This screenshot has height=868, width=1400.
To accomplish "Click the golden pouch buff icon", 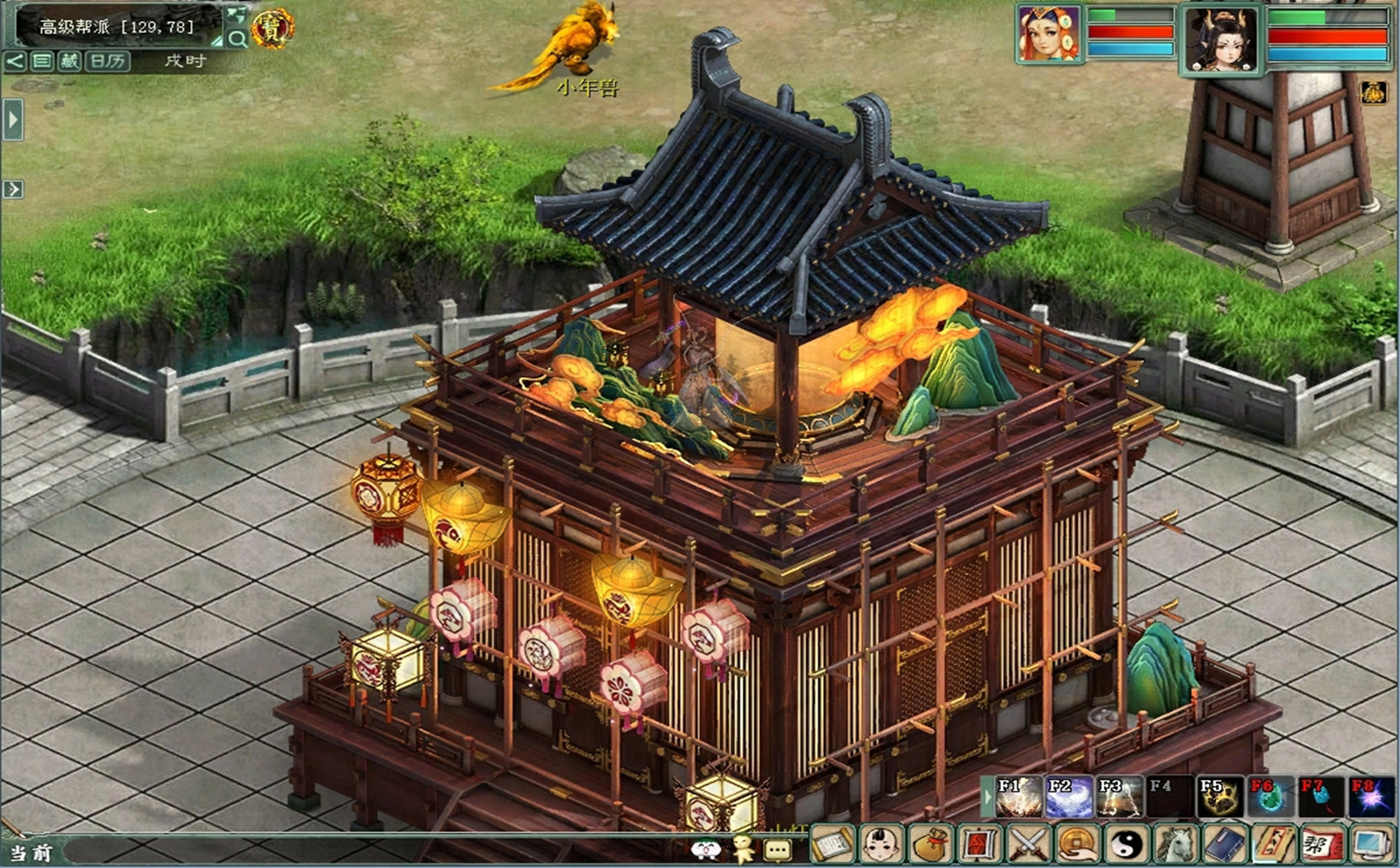I will 1373,92.
